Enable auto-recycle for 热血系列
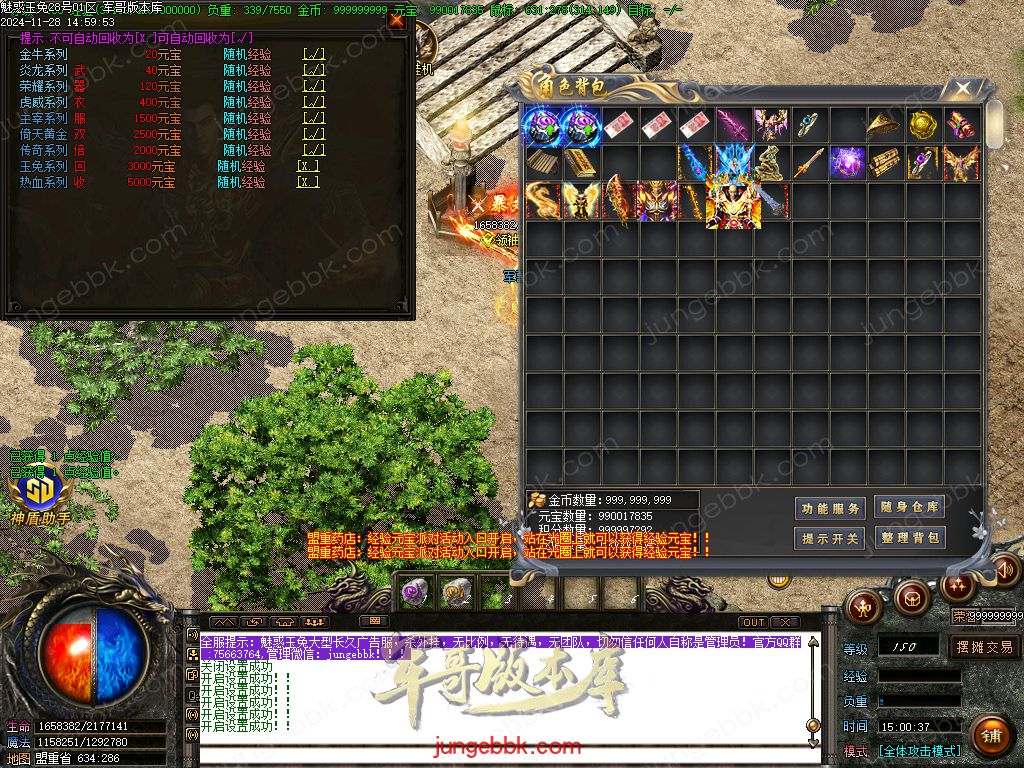 tap(308, 183)
